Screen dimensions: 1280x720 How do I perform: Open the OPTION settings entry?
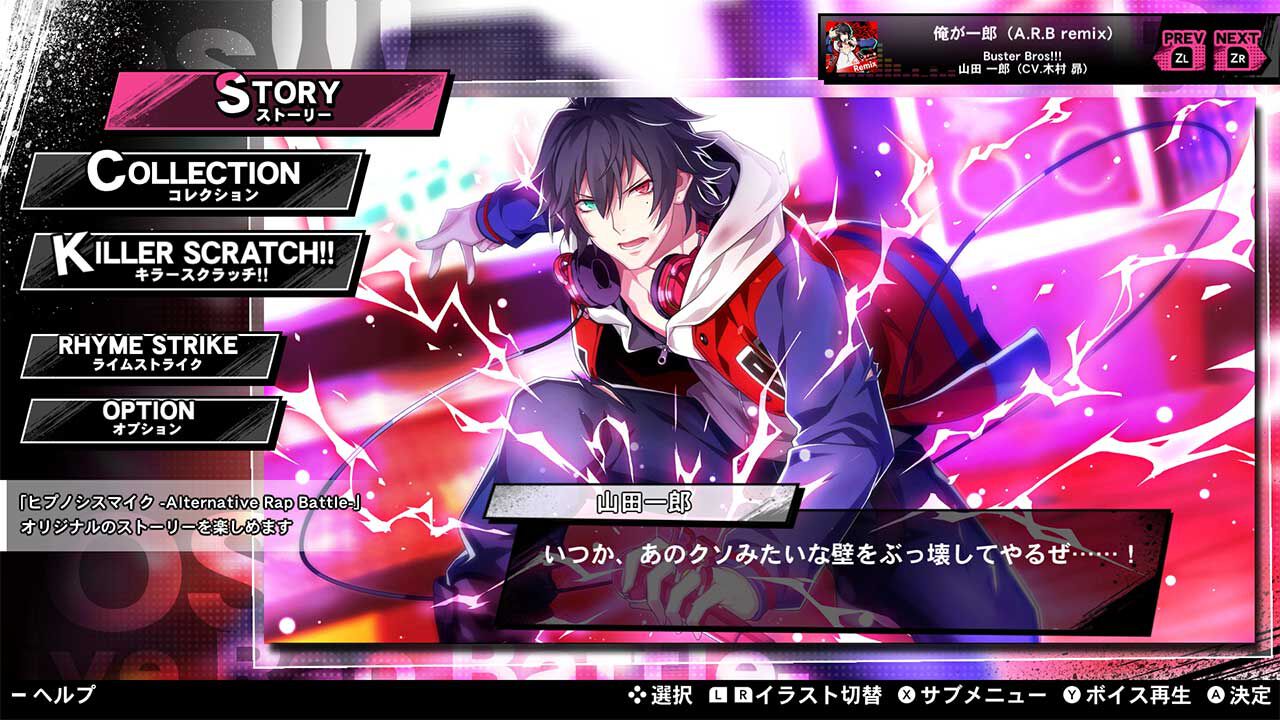click(147, 417)
